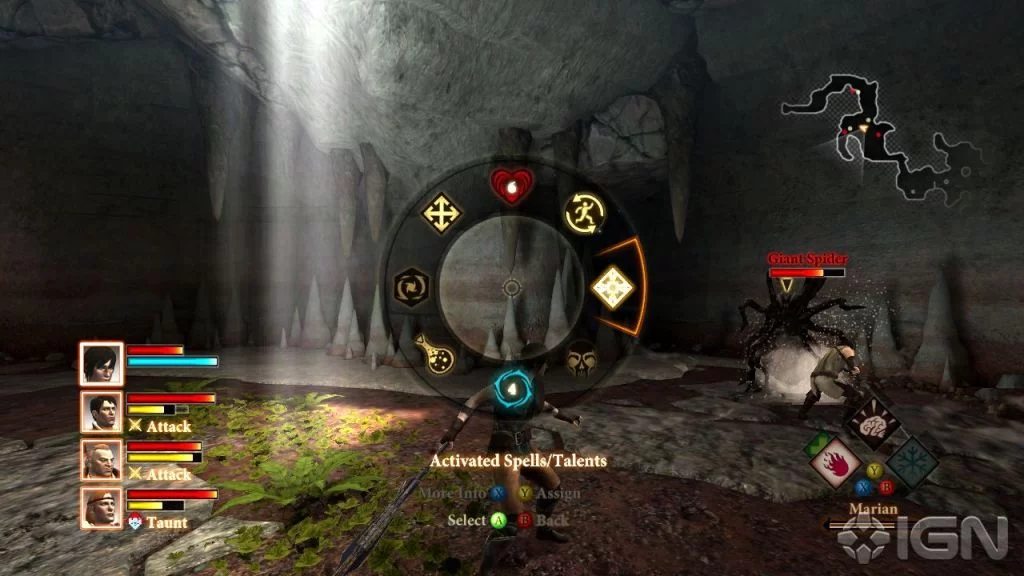Viewport: 1024px width, 576px height.
Task: Choose the companion portrait with Taunt status
Action: [102, 507]
